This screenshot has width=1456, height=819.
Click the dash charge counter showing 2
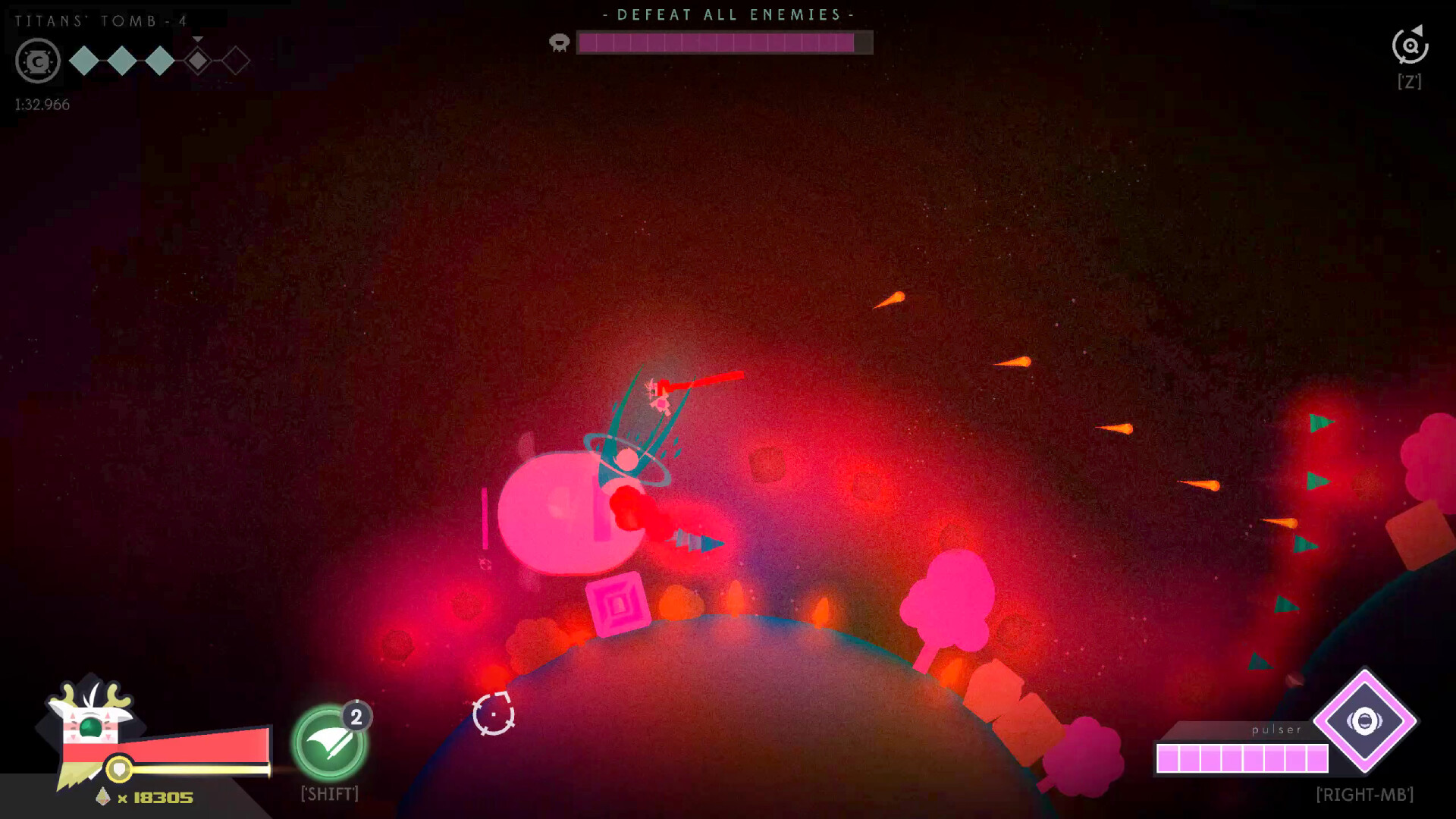pos(356,716)
